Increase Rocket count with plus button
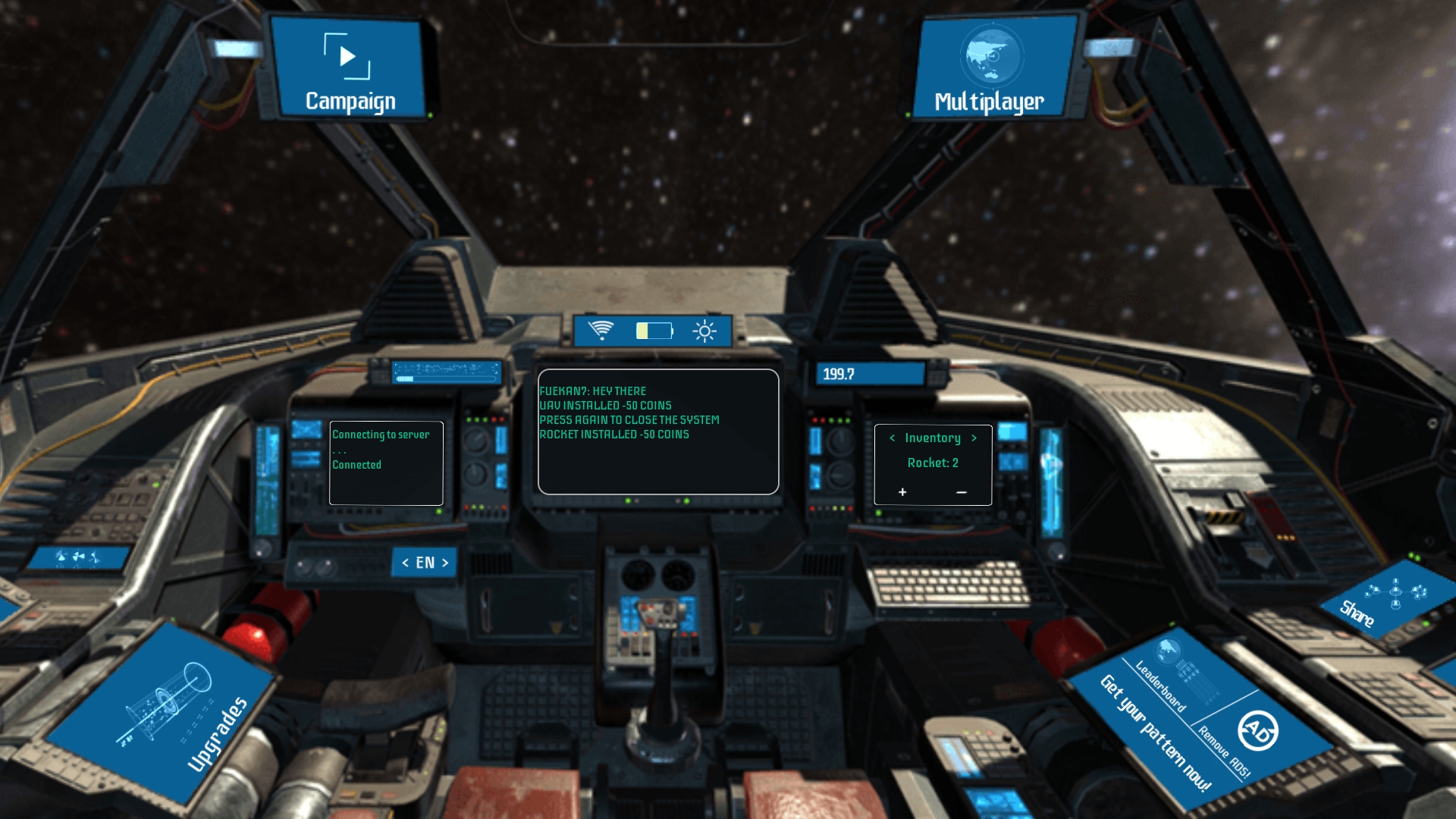1456x819 pixels. pos(902,492)
